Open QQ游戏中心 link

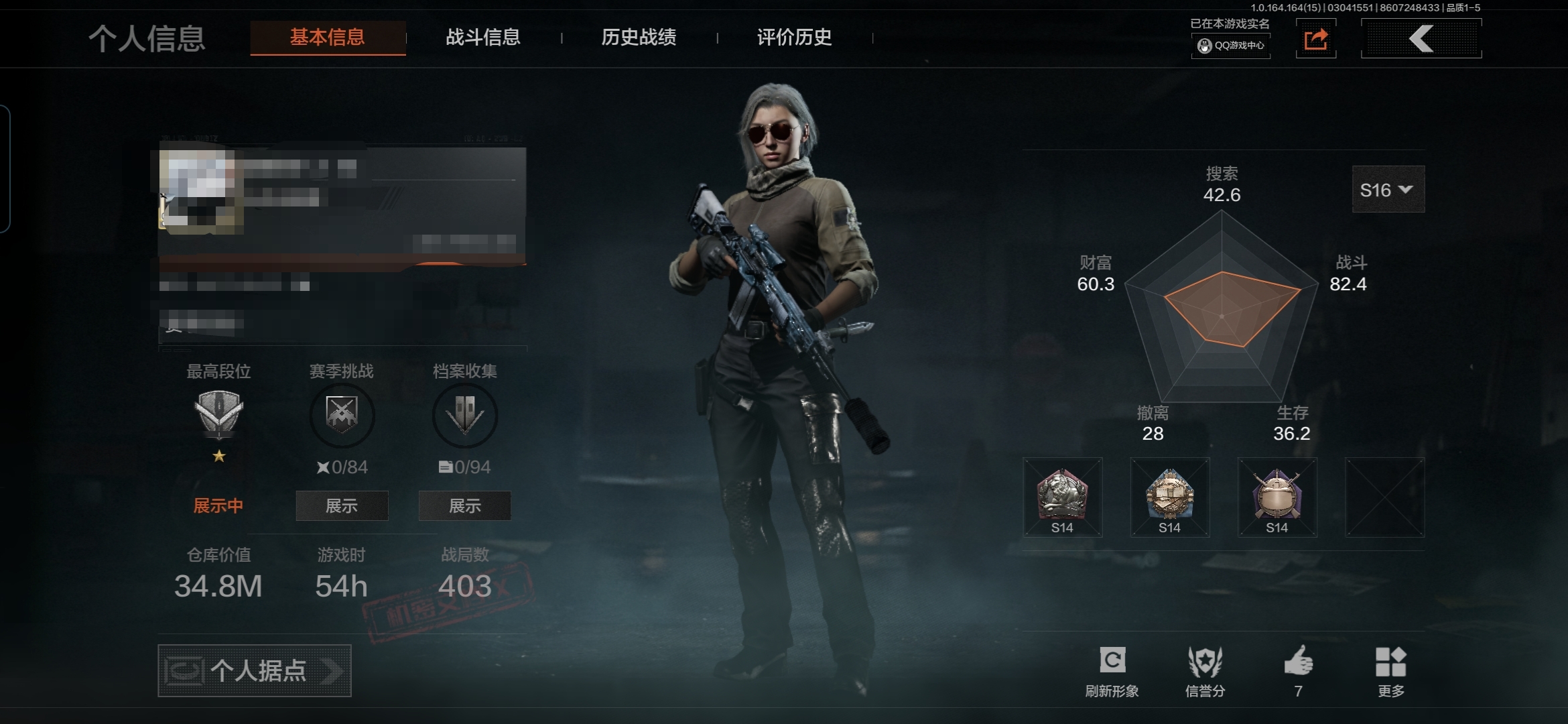tap(1231, 46)
